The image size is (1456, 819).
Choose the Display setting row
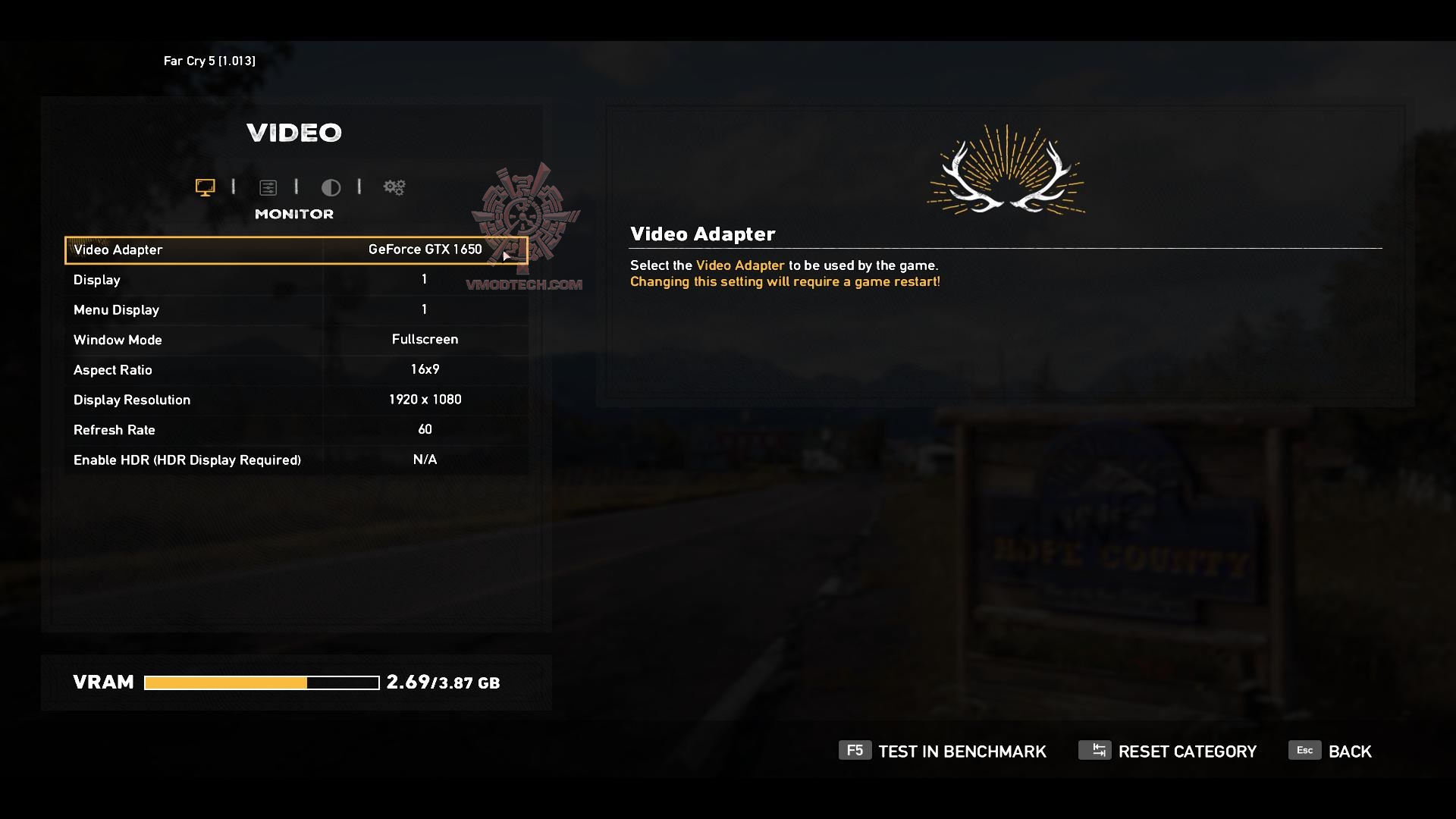click(296, 280)
